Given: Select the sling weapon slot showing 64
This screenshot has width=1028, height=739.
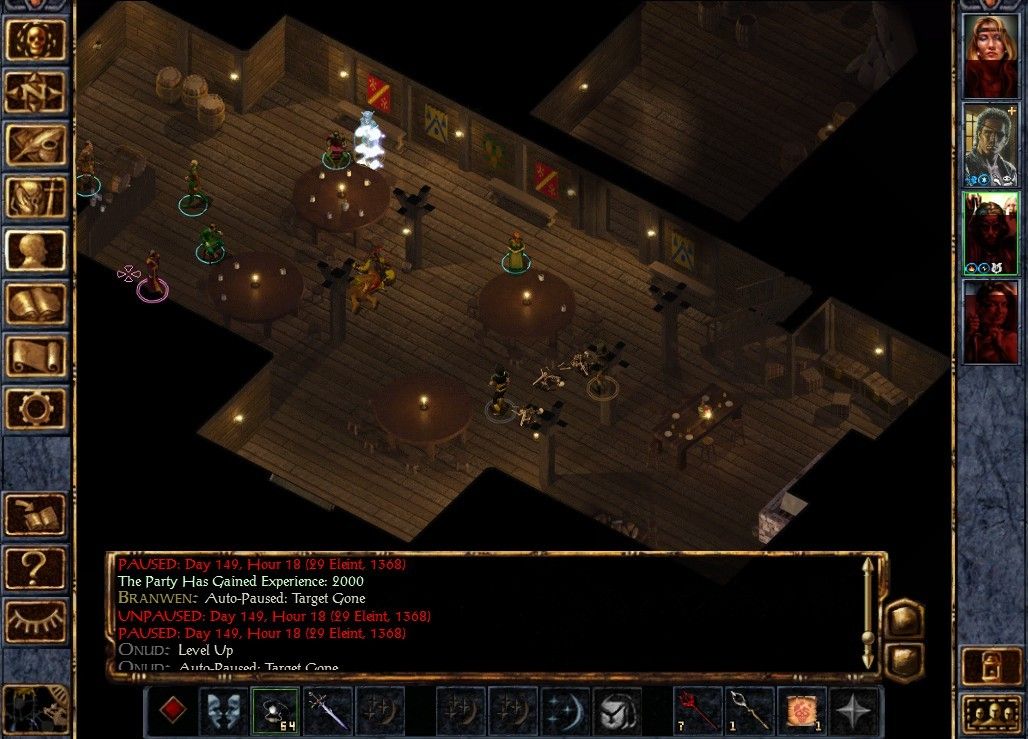Looking at the screenshot, I should [x=275, y=711].
